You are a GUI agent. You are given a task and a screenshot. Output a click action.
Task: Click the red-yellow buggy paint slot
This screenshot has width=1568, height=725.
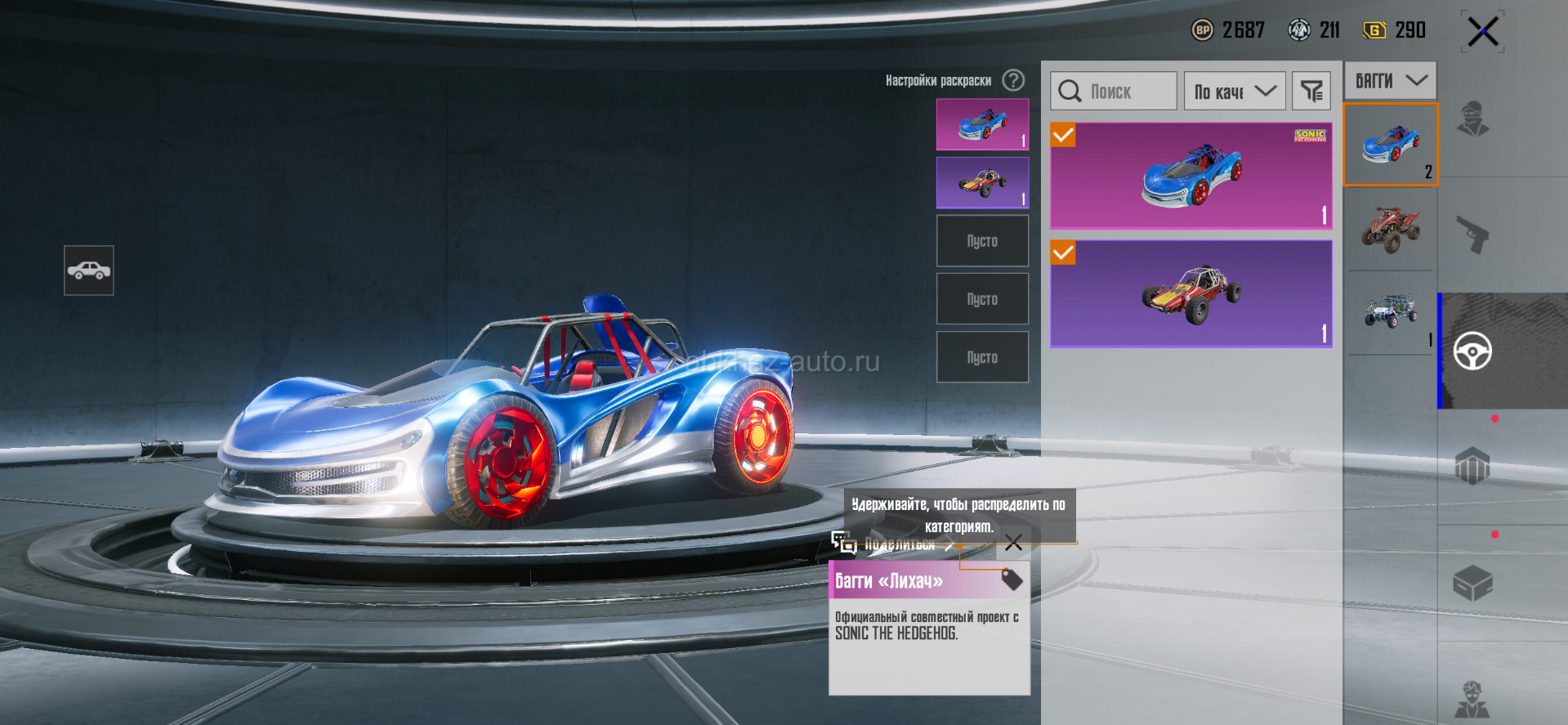coord(982,182)
